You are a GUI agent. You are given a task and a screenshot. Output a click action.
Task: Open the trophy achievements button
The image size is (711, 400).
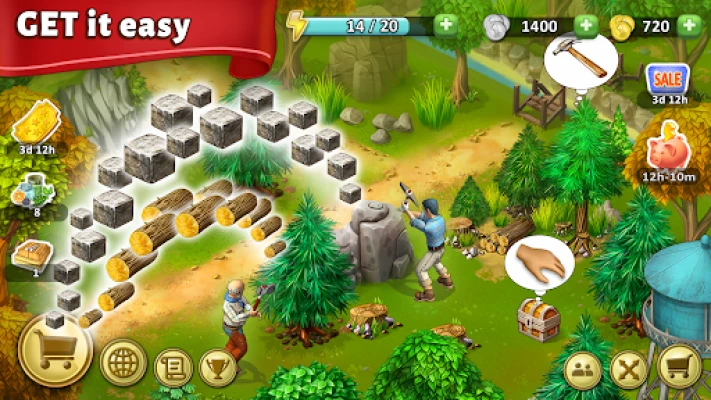[x=218, y=367]
